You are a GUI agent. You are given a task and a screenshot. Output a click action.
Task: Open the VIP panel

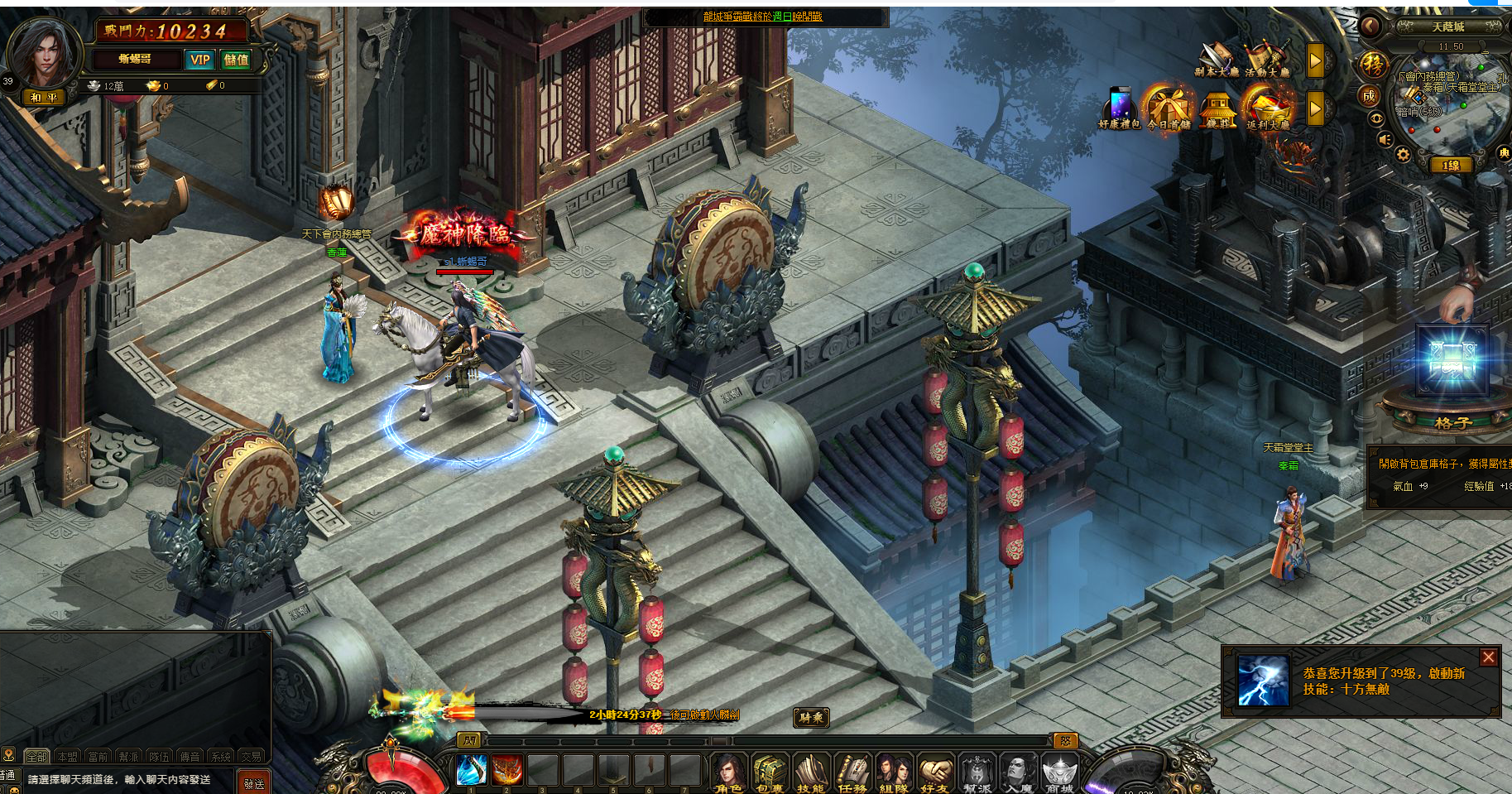point(200,60)
